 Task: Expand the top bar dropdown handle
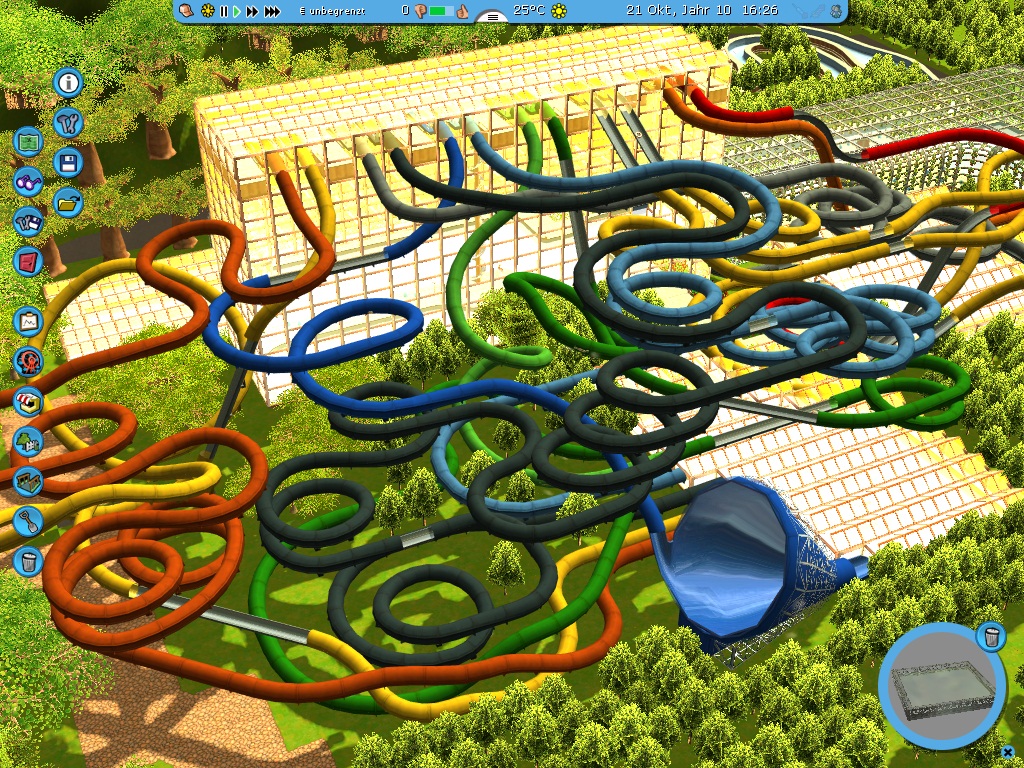click(491, 17)
